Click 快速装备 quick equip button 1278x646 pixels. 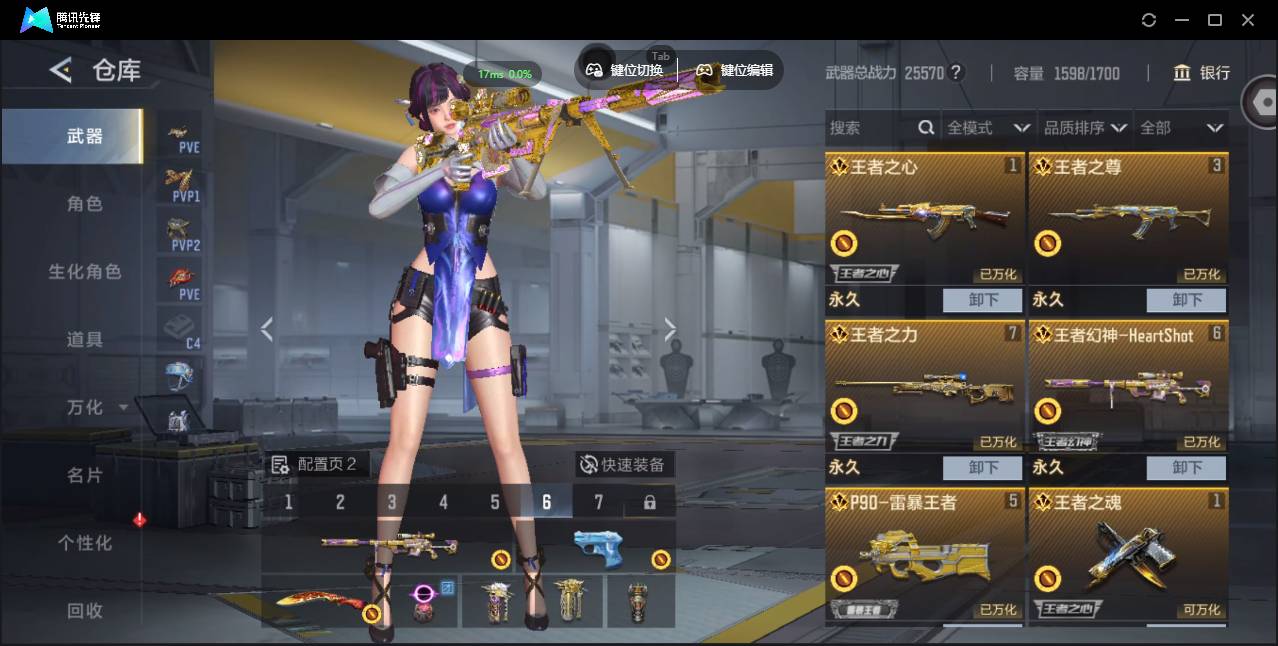624,464
